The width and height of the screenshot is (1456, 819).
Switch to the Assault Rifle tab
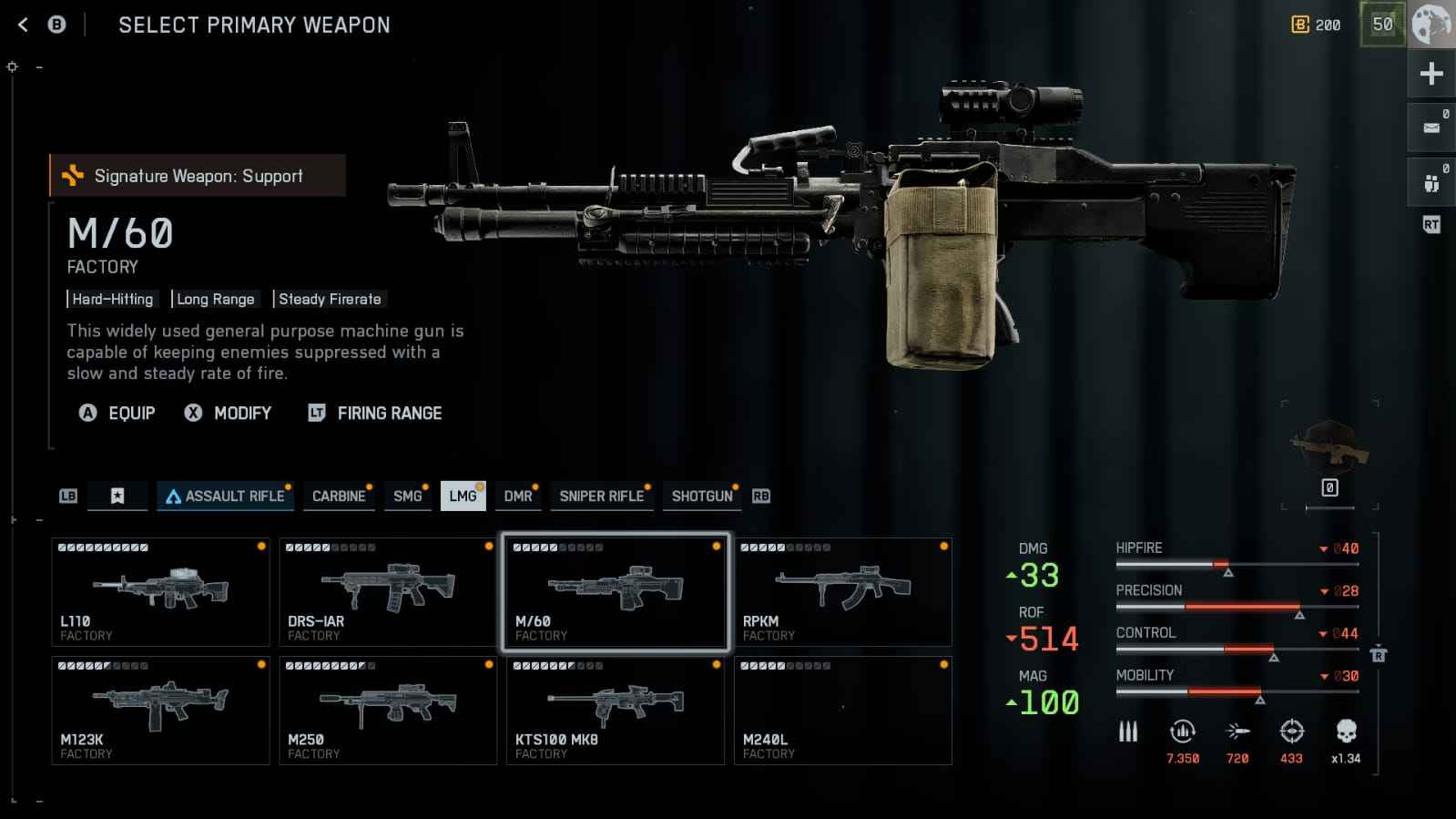coord(225,496)
